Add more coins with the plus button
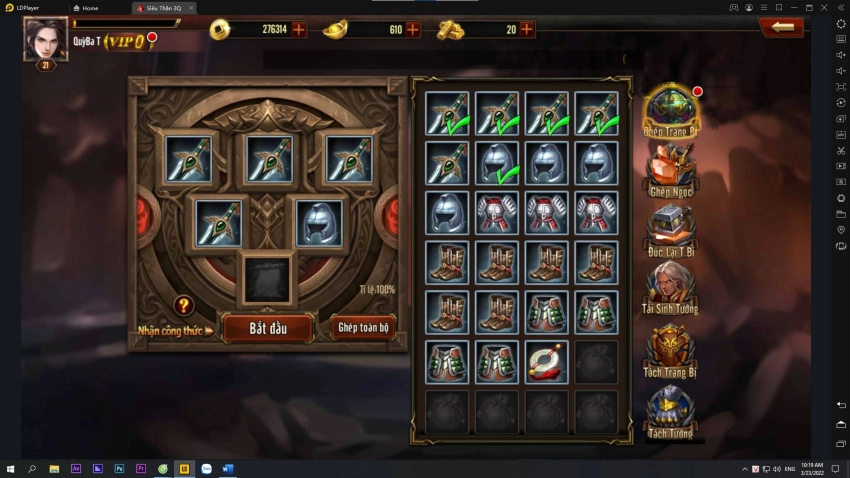The width and height of the screenshot is (850, 478). (x=298, y=29)
